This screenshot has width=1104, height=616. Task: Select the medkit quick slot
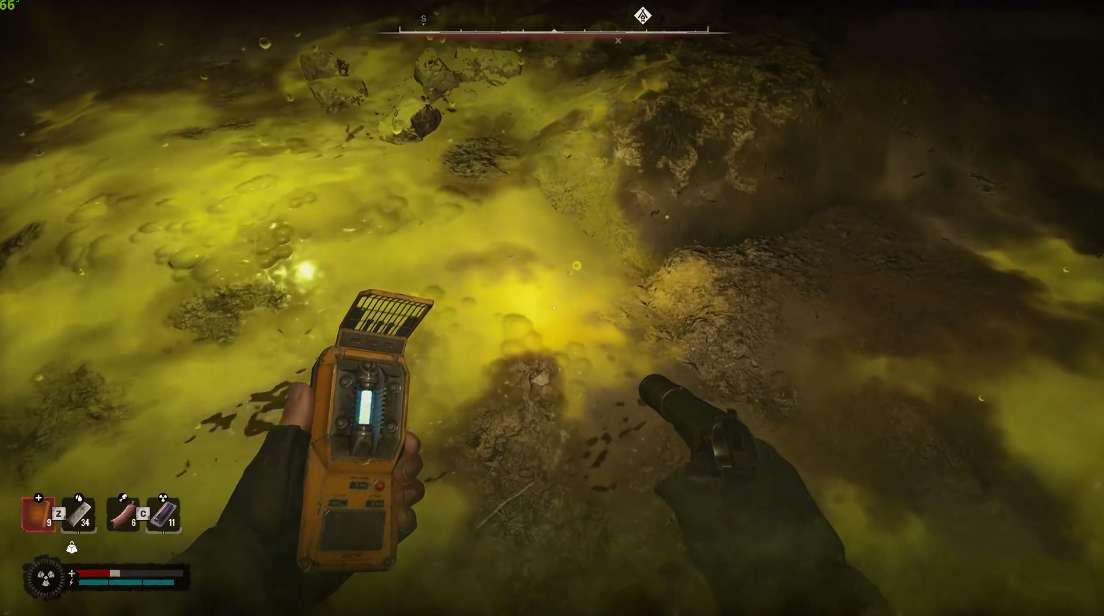click(38, 513)
